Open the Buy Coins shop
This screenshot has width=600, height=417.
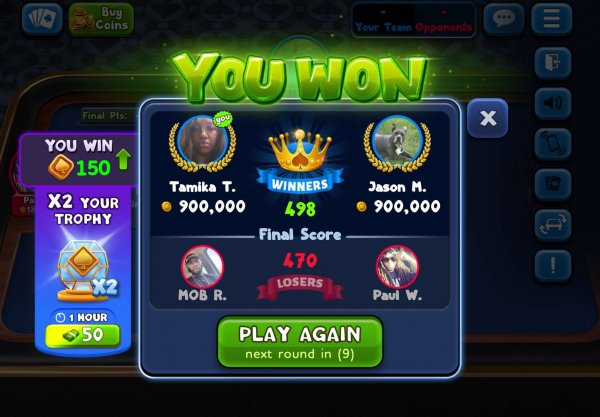pos(101,18)
